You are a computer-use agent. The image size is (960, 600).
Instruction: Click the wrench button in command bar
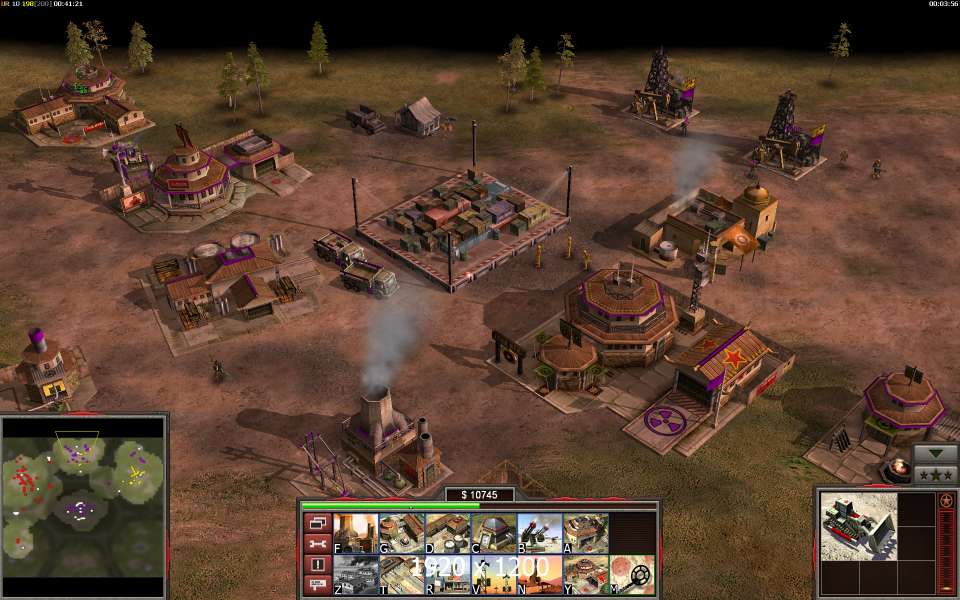tap(317, 544)
